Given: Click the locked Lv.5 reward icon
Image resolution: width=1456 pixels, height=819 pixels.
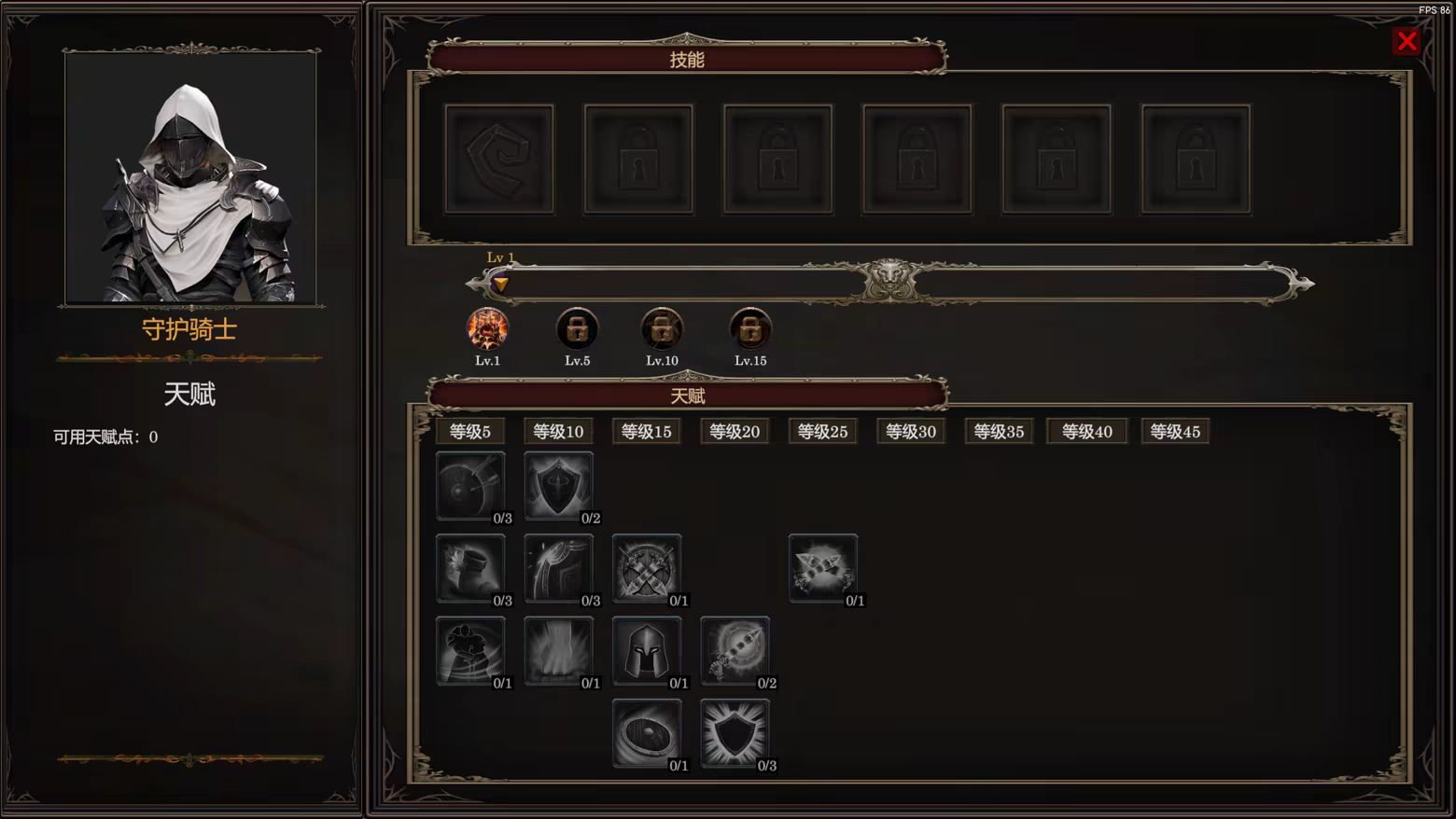Looking at the screenshot, I should [x=577, y=329].
